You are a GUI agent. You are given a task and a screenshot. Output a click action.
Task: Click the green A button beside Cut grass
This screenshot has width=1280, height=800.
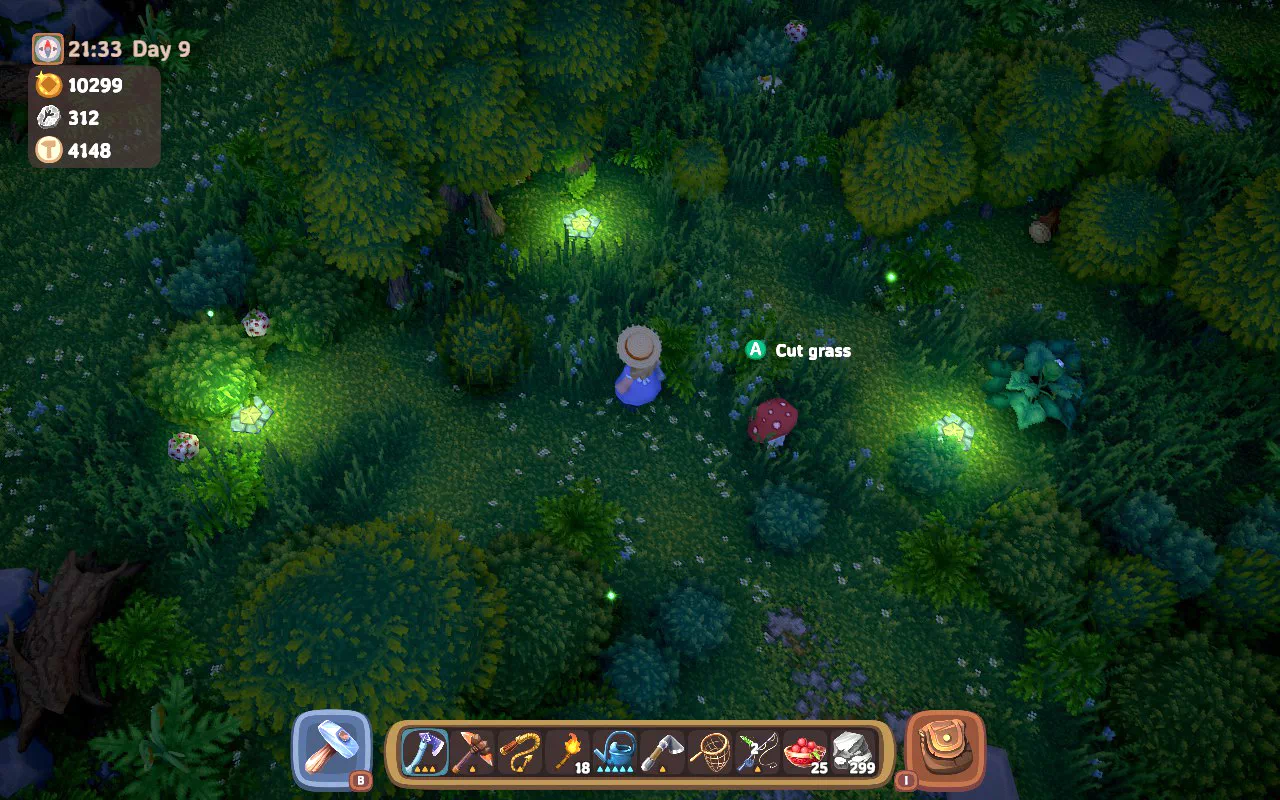753,351
